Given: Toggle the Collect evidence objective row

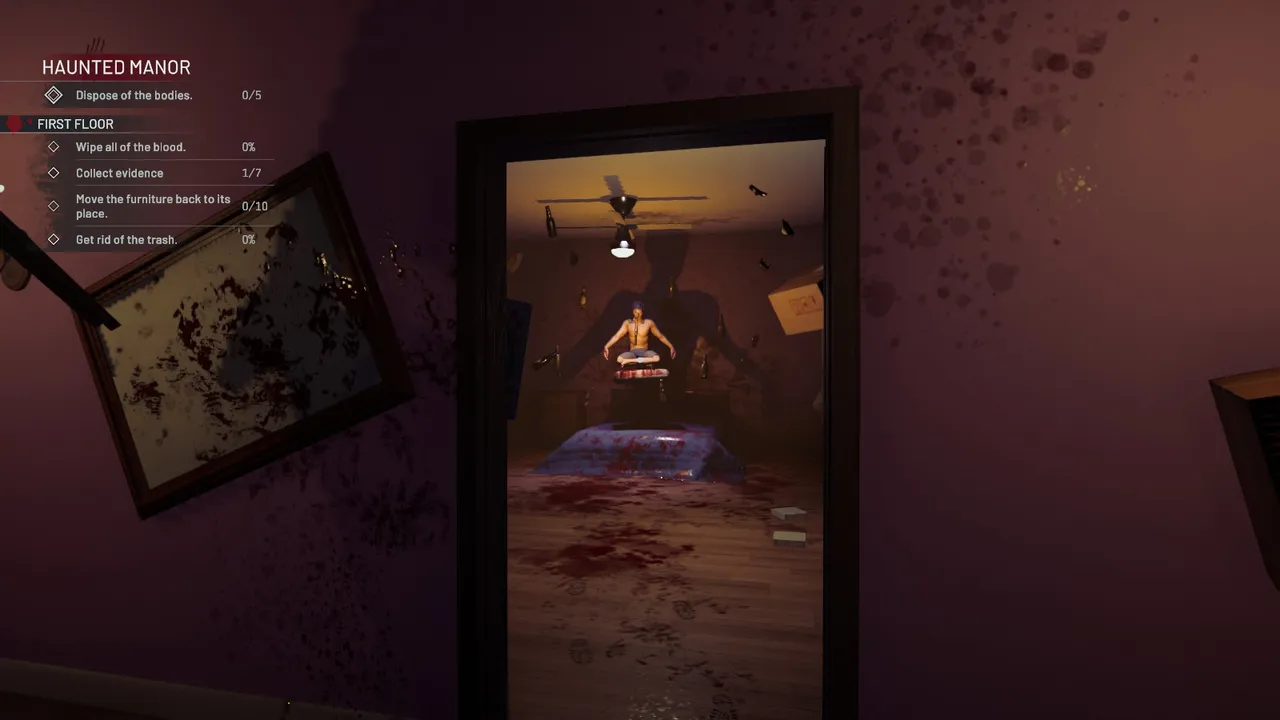Looking at the screenshot, I should (120, 173).
